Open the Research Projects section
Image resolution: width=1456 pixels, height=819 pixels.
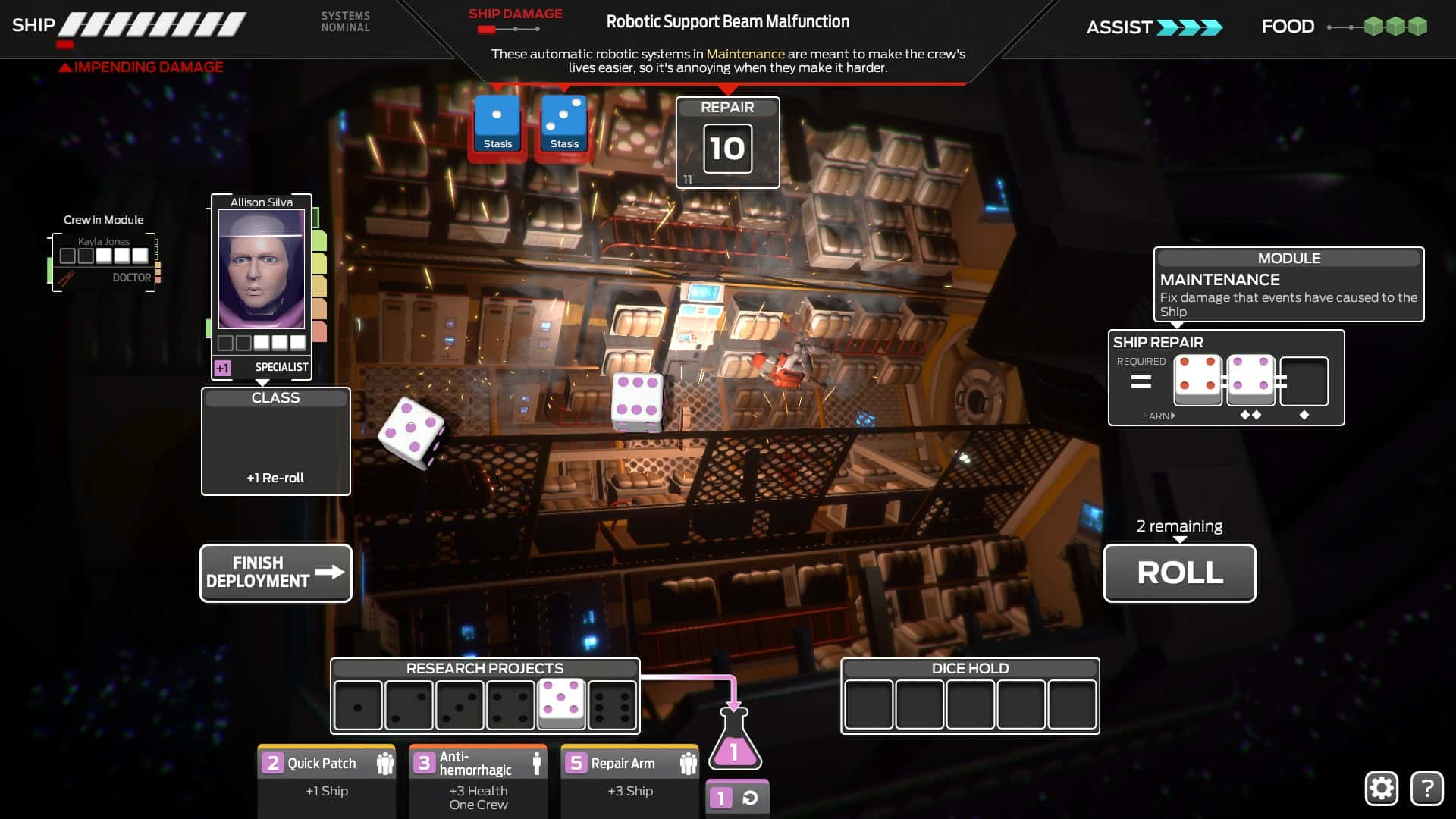click(x=485, y=669)
